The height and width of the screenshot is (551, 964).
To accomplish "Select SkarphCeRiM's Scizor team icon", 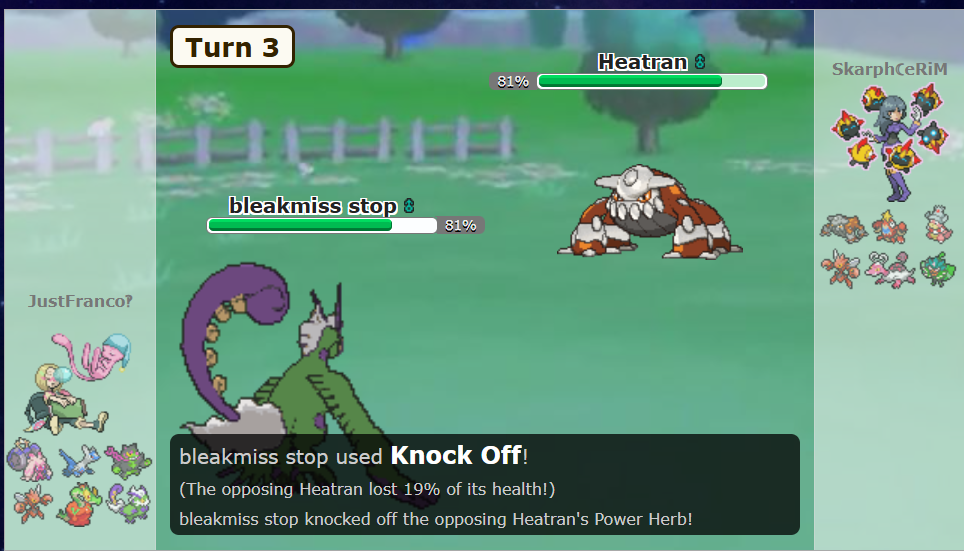I will click(x=840, y=267).
